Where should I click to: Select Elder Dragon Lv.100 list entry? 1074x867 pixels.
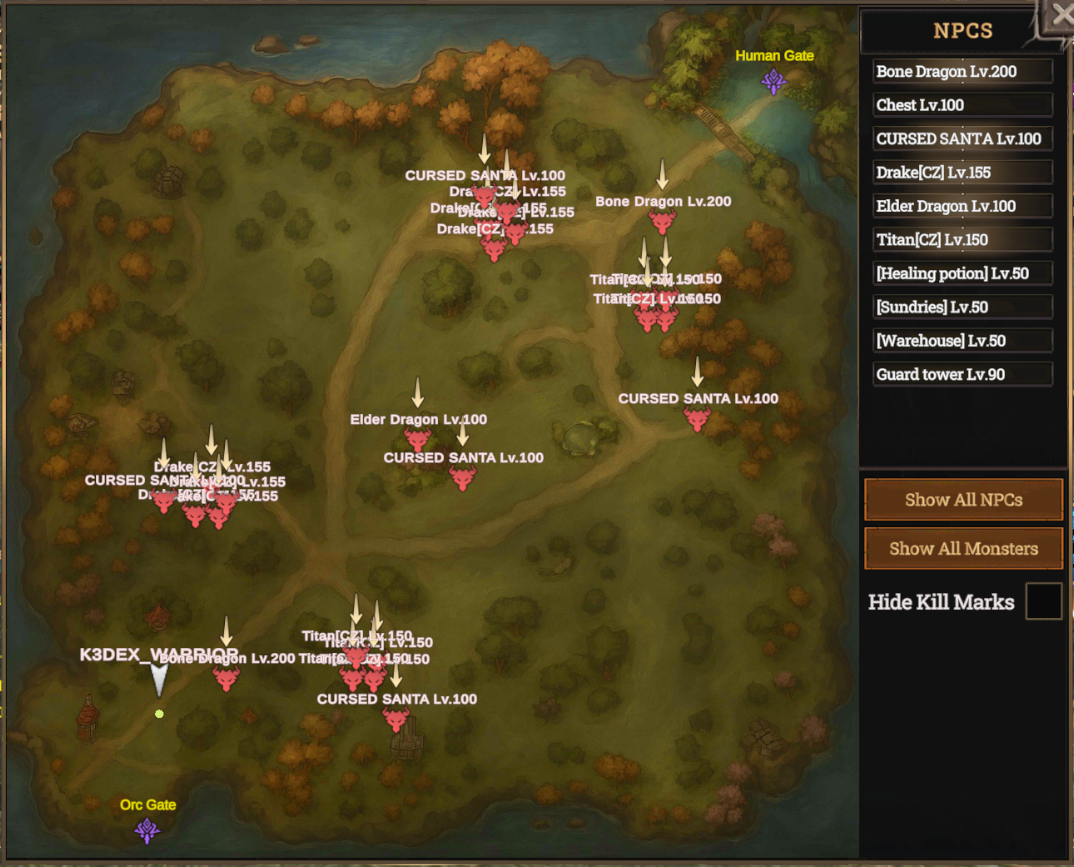[962, 206]
